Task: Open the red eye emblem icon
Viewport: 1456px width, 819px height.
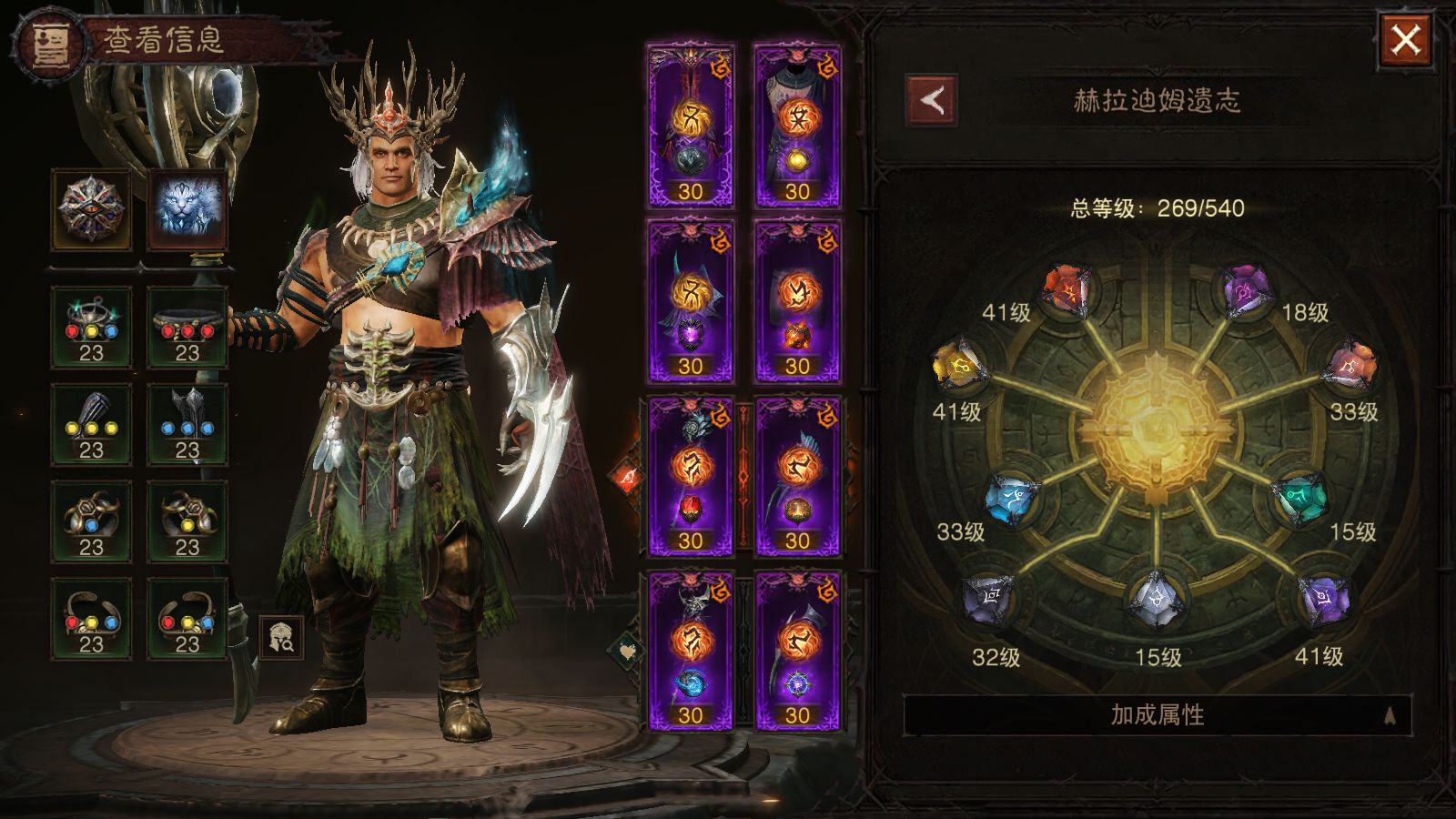Action: point(91,208)
